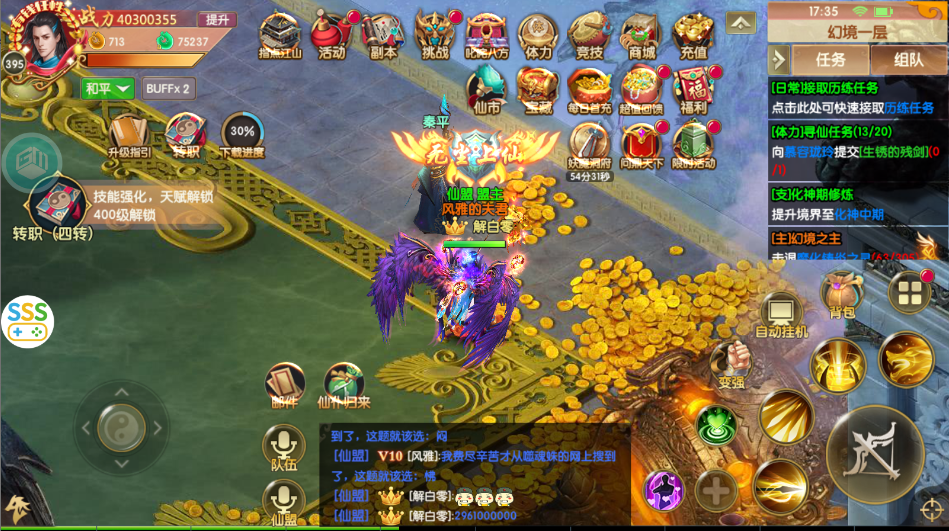This screenshot has height=531, width=949.
Task: Click the SSS gamepad overlay icon
Action: (x=27, y=321)
